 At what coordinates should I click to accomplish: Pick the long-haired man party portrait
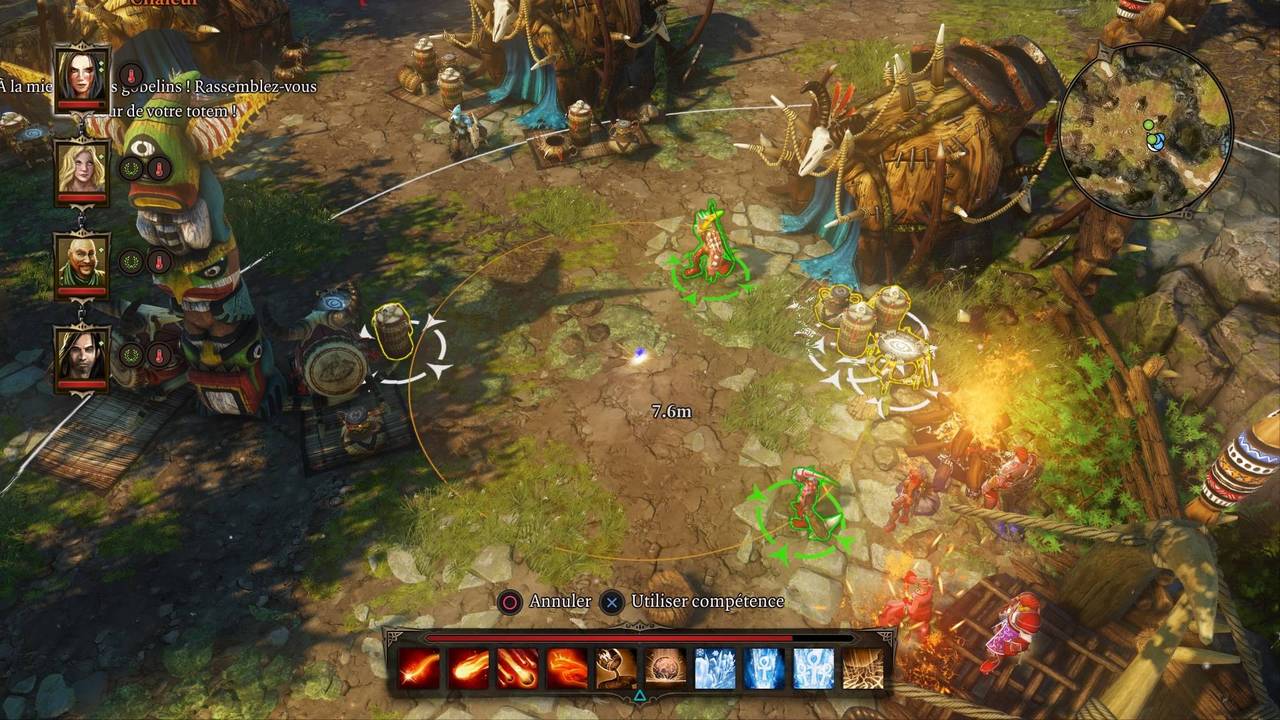(x=81, y=354)
